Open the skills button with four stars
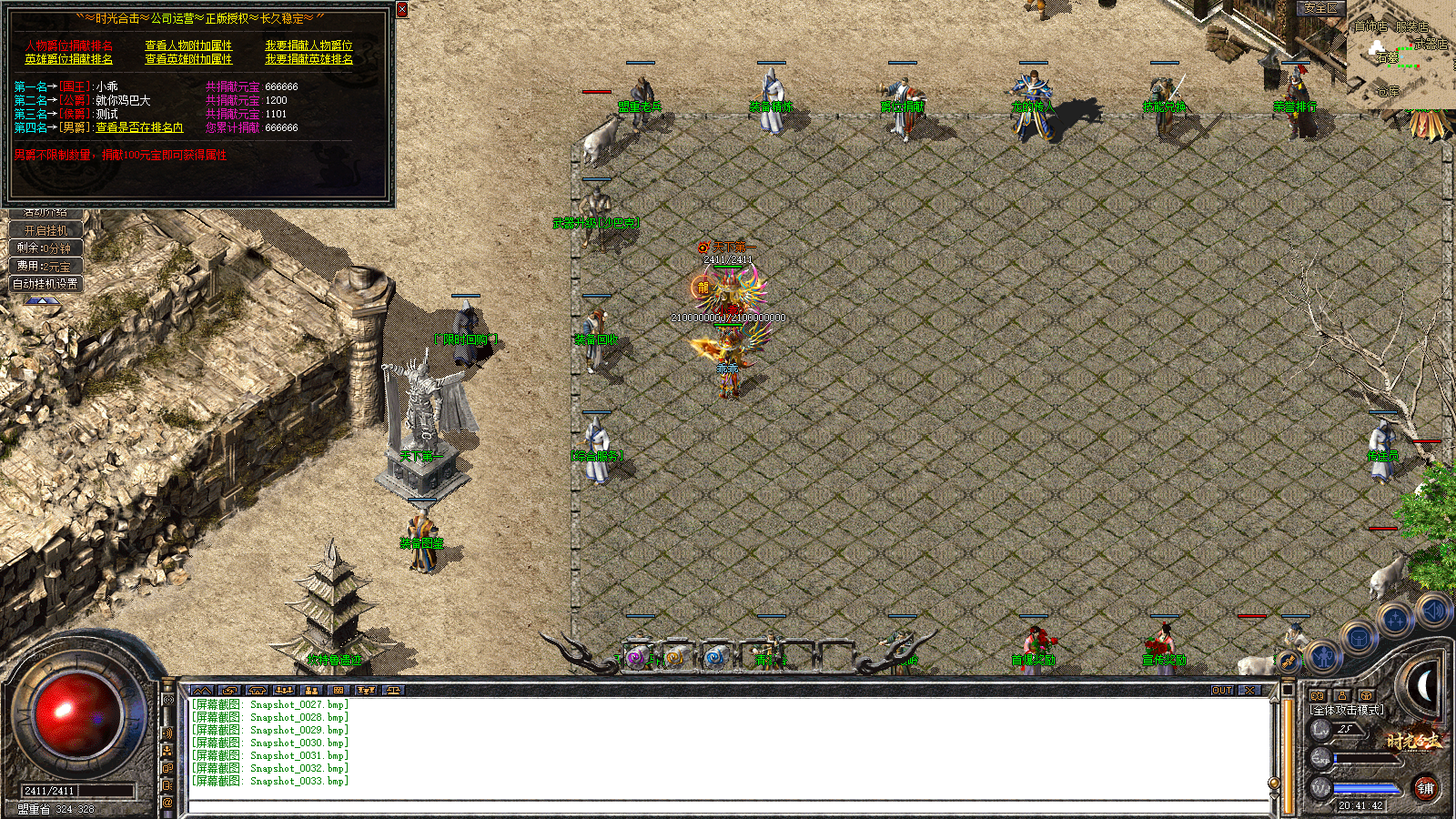 point(1395,622)
